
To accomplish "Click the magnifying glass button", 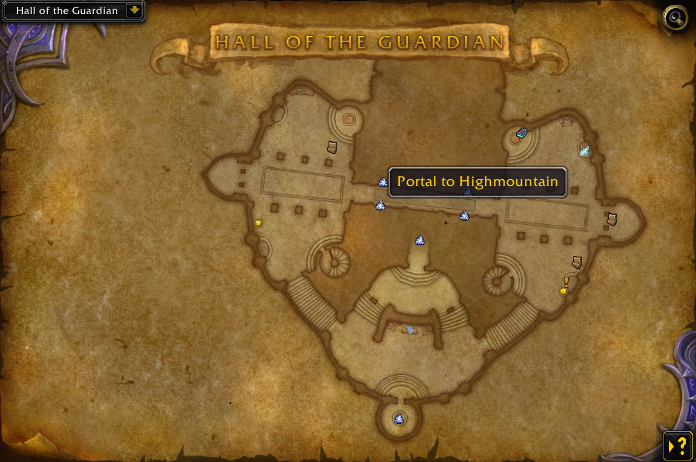I will coord(676,17).
